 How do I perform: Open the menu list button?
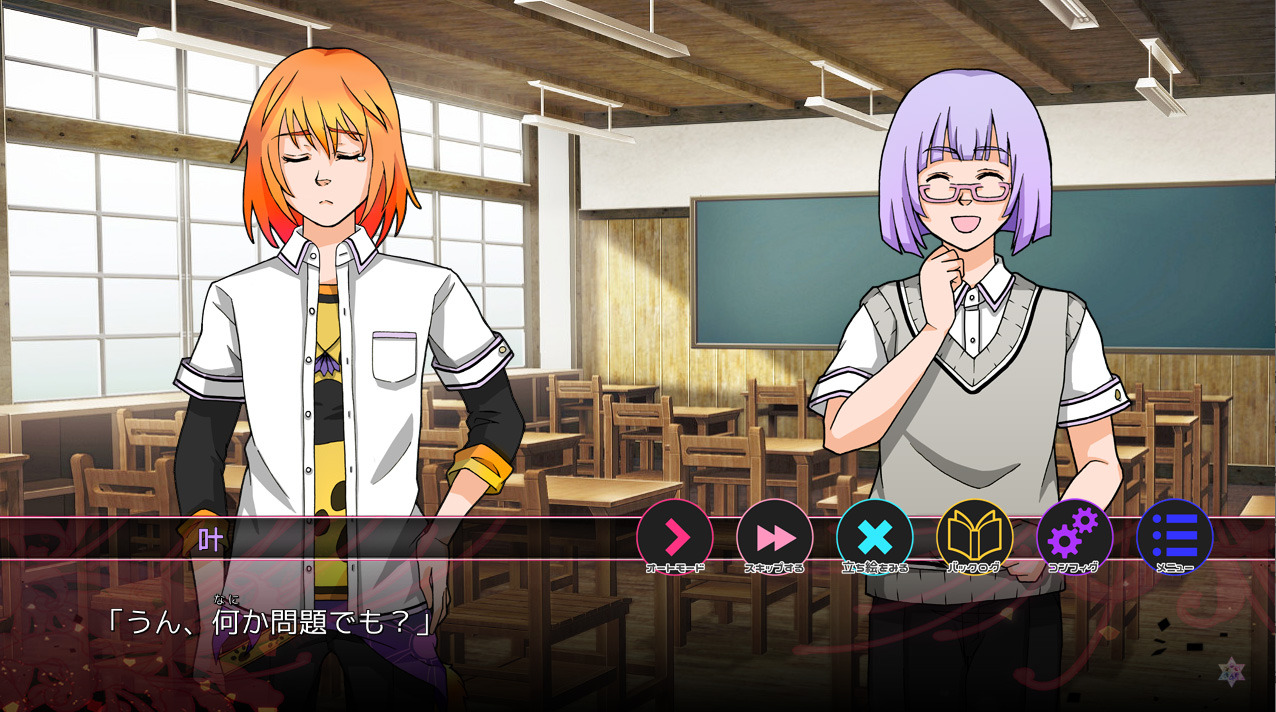pos(1175,538)
